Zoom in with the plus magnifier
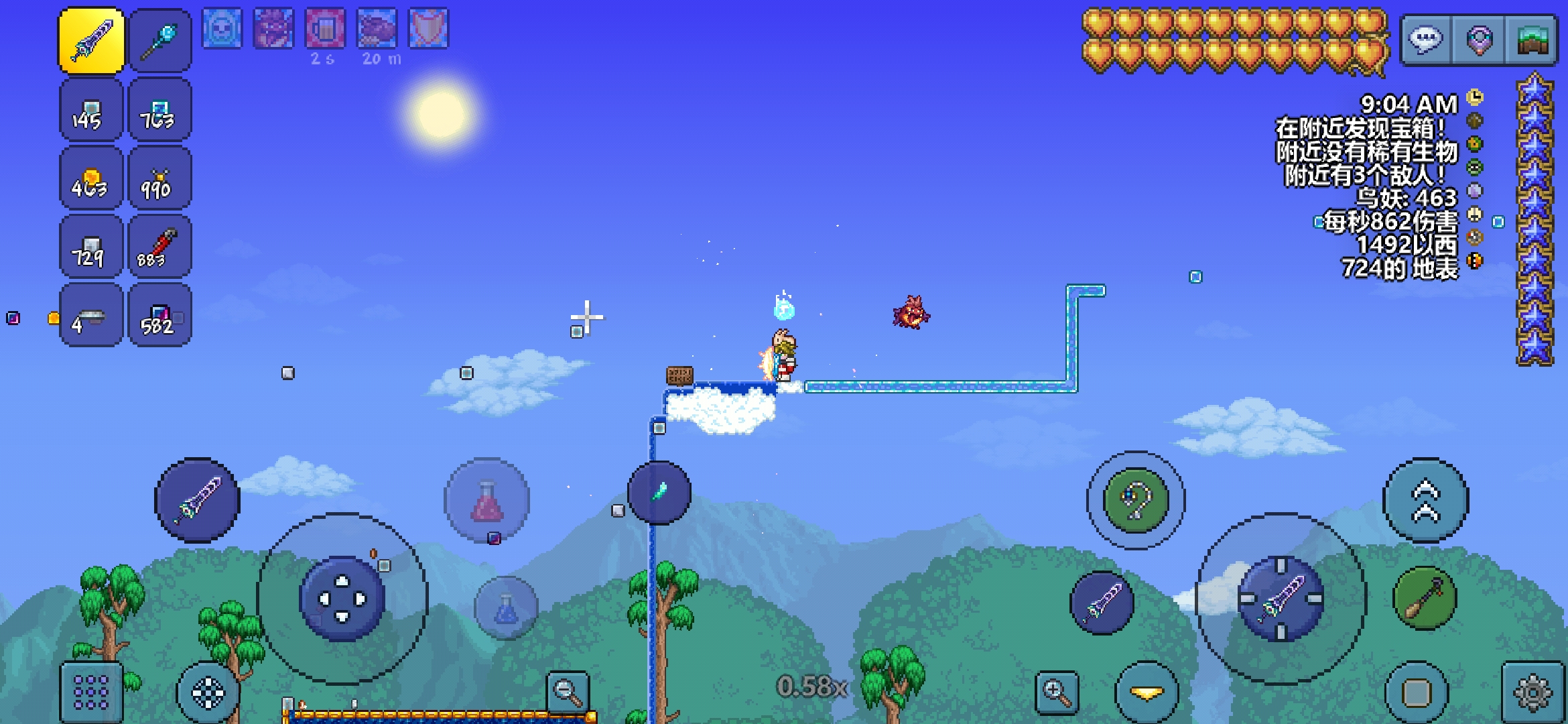This screenshot has width=1568, height=724. pos(1057,692)
